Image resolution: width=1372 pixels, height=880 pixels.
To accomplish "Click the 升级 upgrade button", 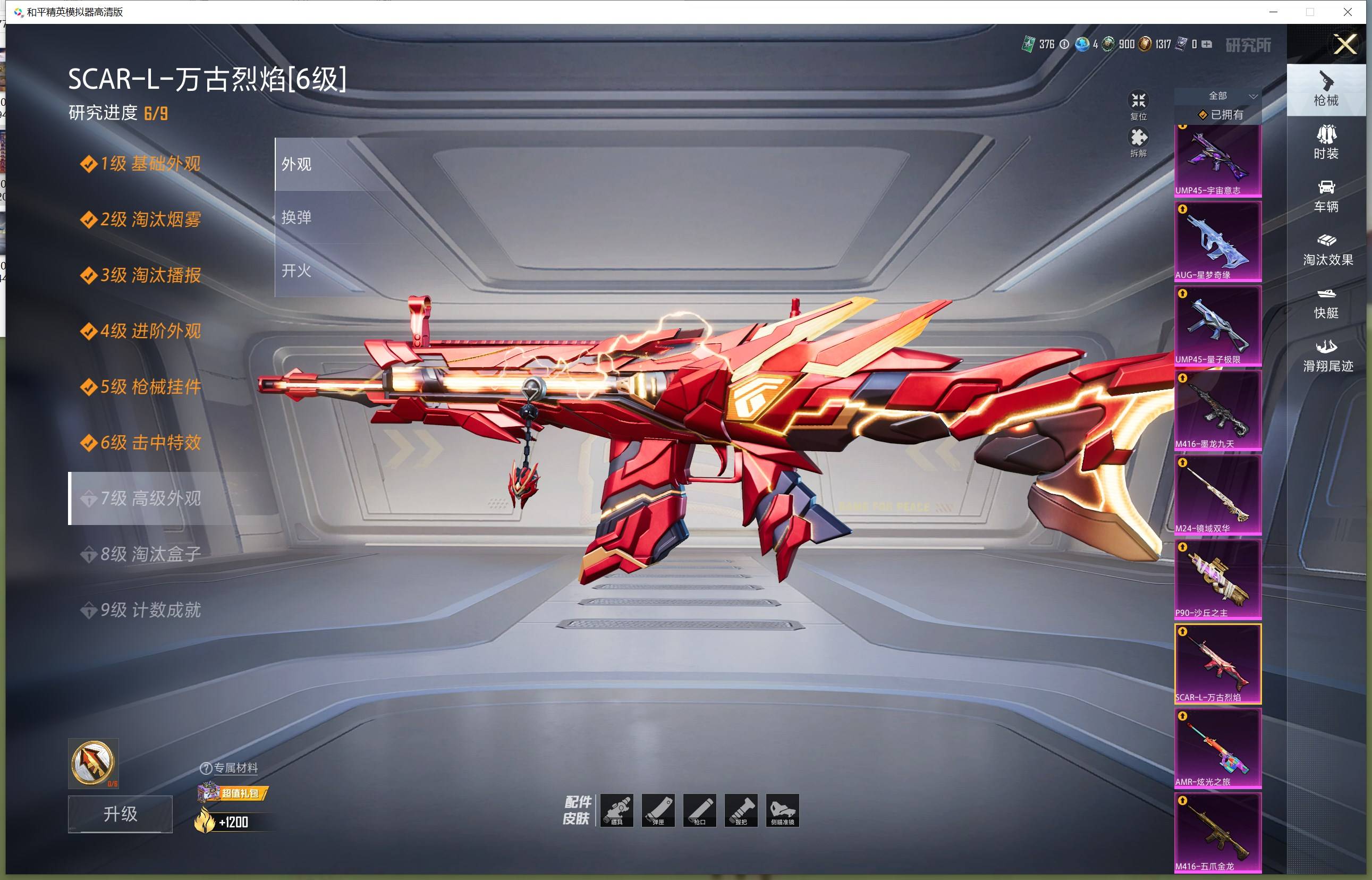I will coord(120,814).
